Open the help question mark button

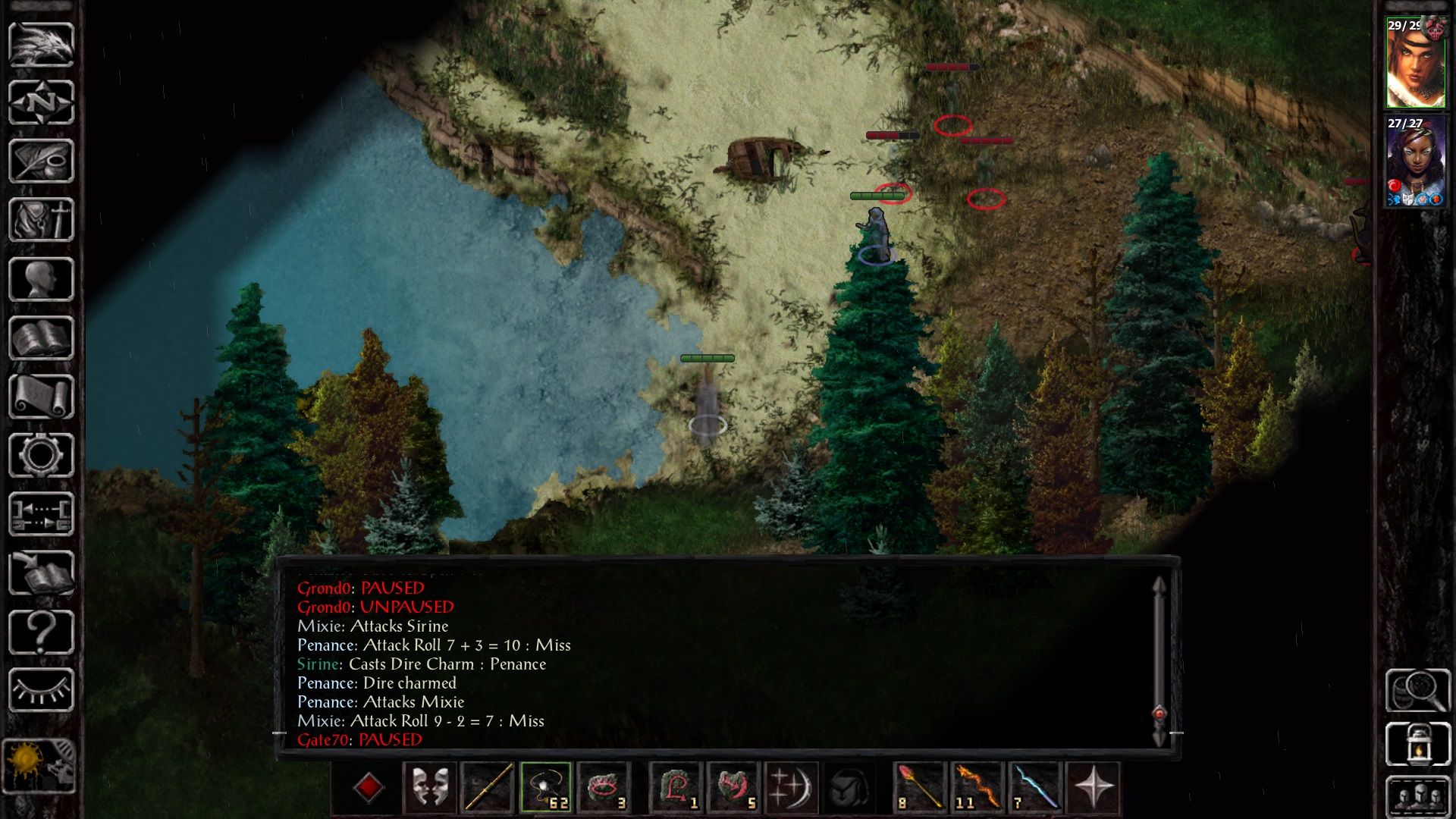coord(41,632)
